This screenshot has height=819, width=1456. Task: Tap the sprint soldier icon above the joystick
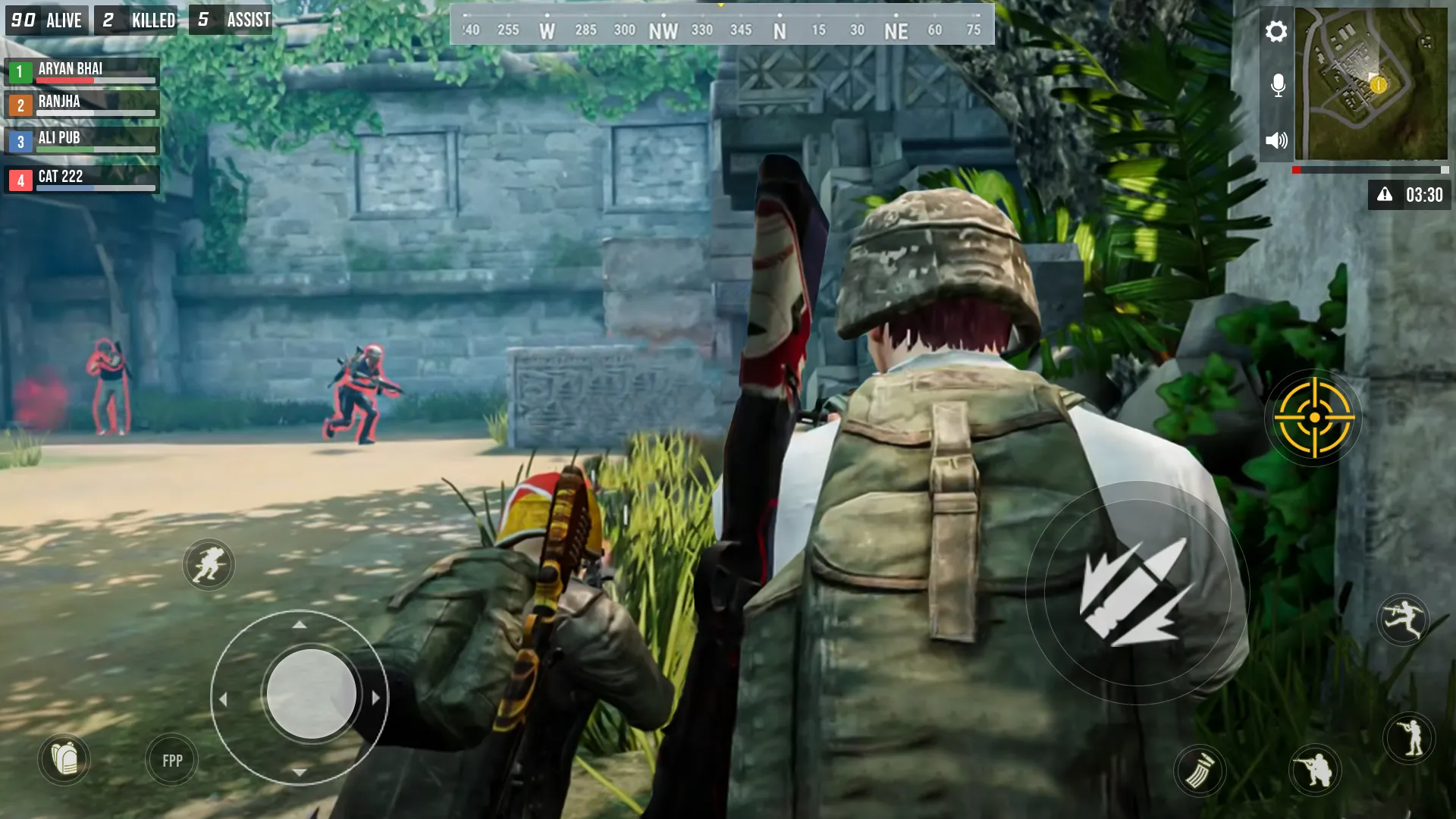point(209,566)
